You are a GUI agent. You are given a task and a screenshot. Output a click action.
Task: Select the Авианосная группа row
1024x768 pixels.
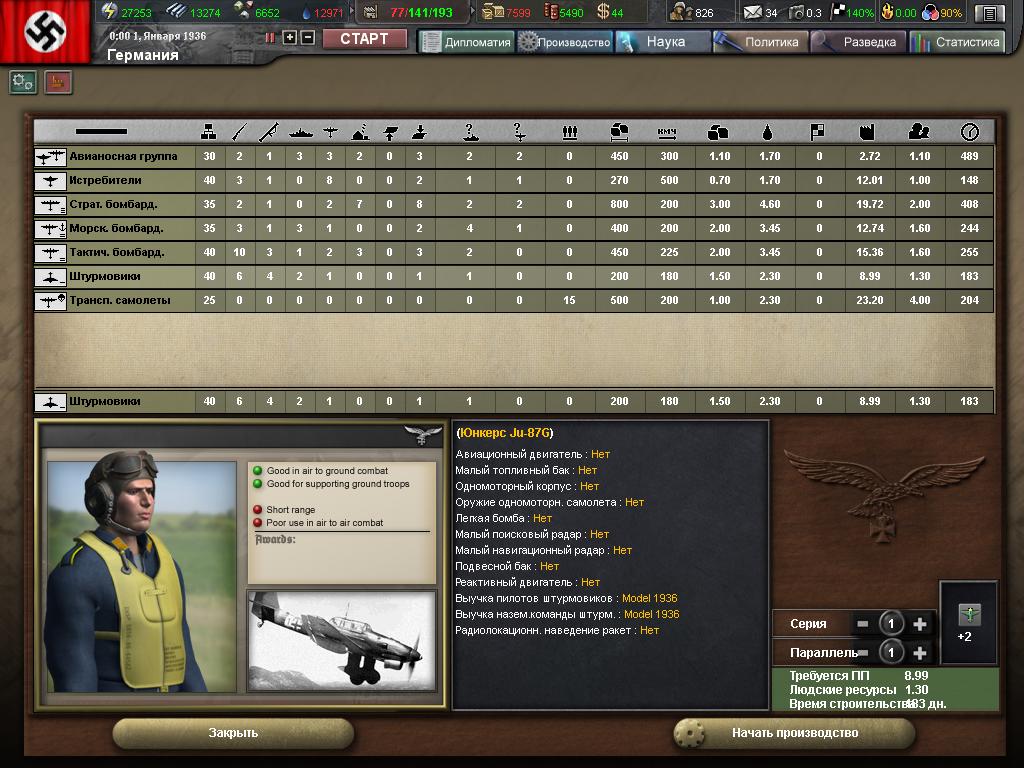[123, 157]
